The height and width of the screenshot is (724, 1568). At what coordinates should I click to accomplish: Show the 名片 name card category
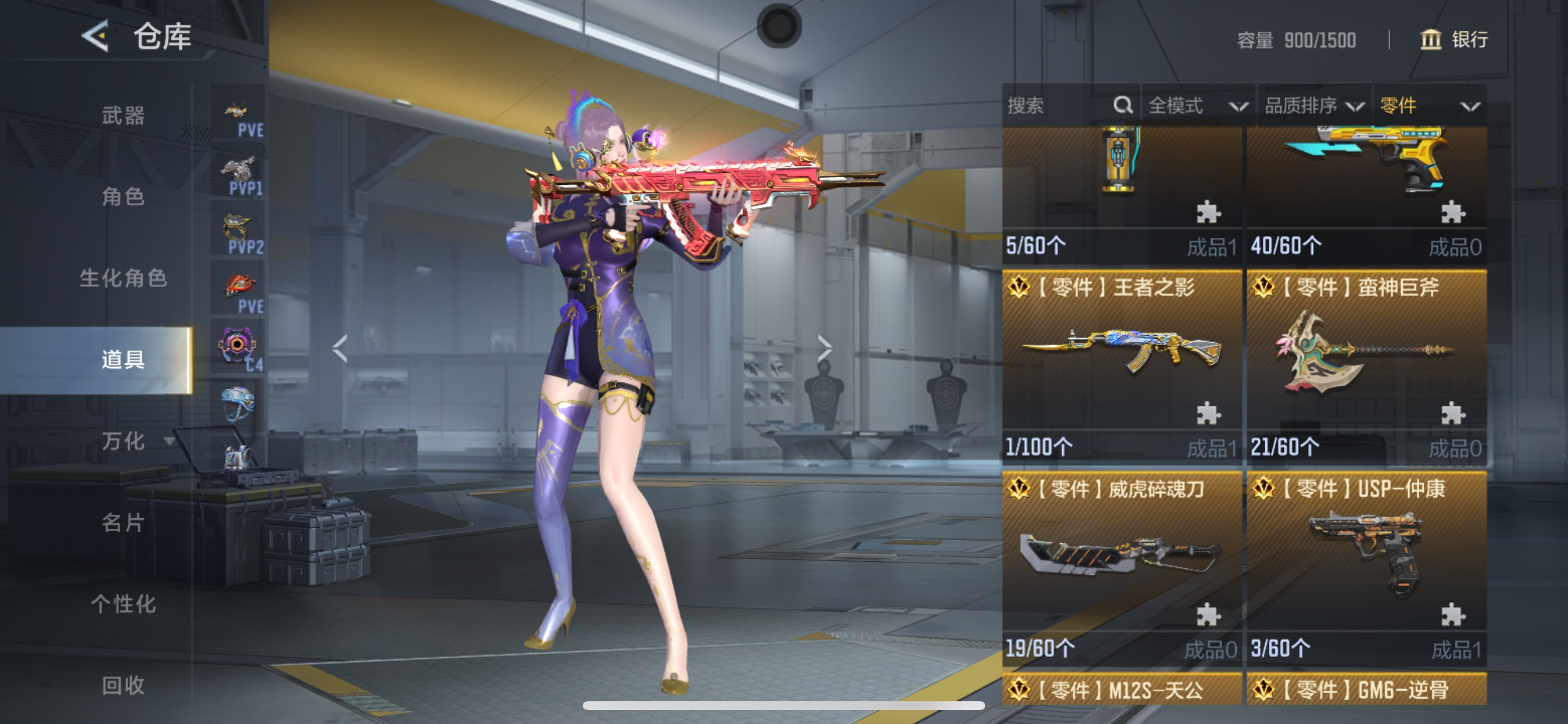pos(123,523)
